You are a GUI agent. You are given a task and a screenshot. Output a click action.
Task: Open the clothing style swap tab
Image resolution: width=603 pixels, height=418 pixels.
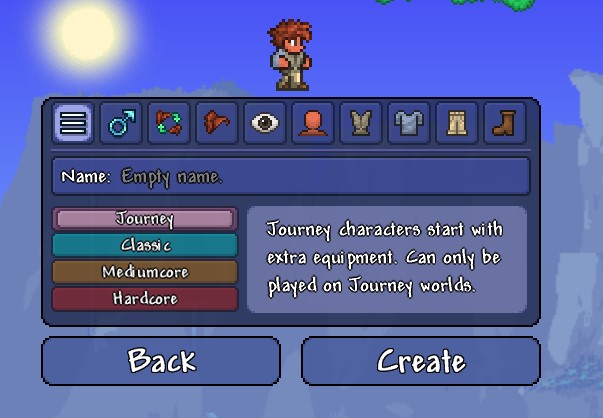168,123
